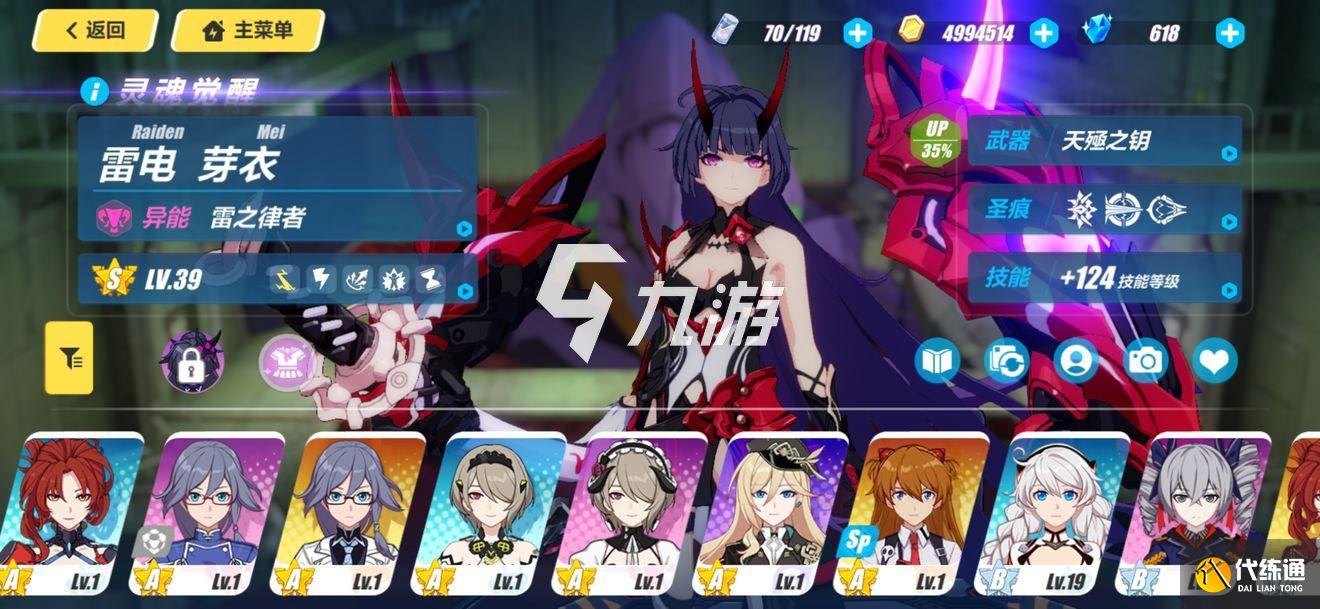
Task: Add gold coins with the plus button
Action: [x=1043, y=33]
